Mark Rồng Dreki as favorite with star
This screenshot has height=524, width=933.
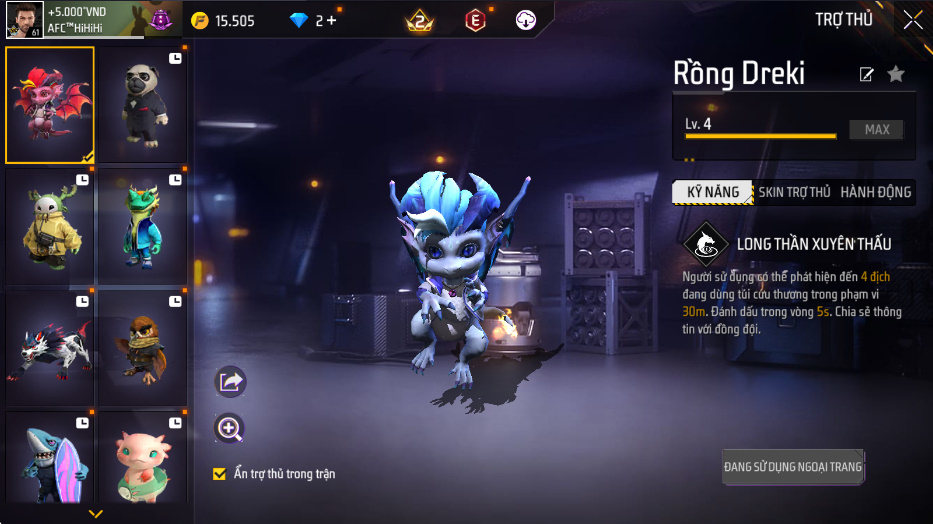pyautogui.click(x=896, y=74)
